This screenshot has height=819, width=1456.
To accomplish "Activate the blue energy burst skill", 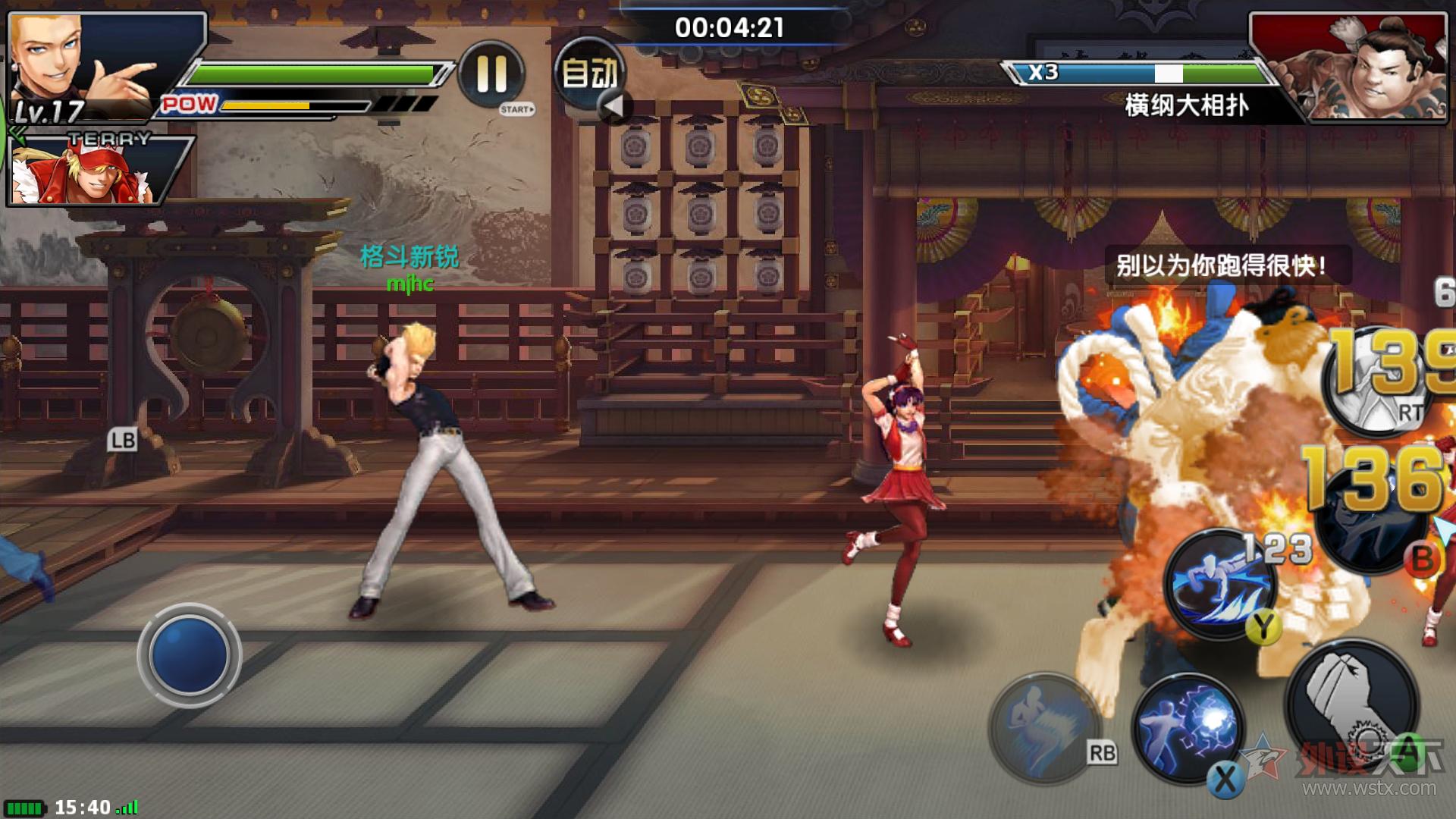I will [x=1188, y=728].
